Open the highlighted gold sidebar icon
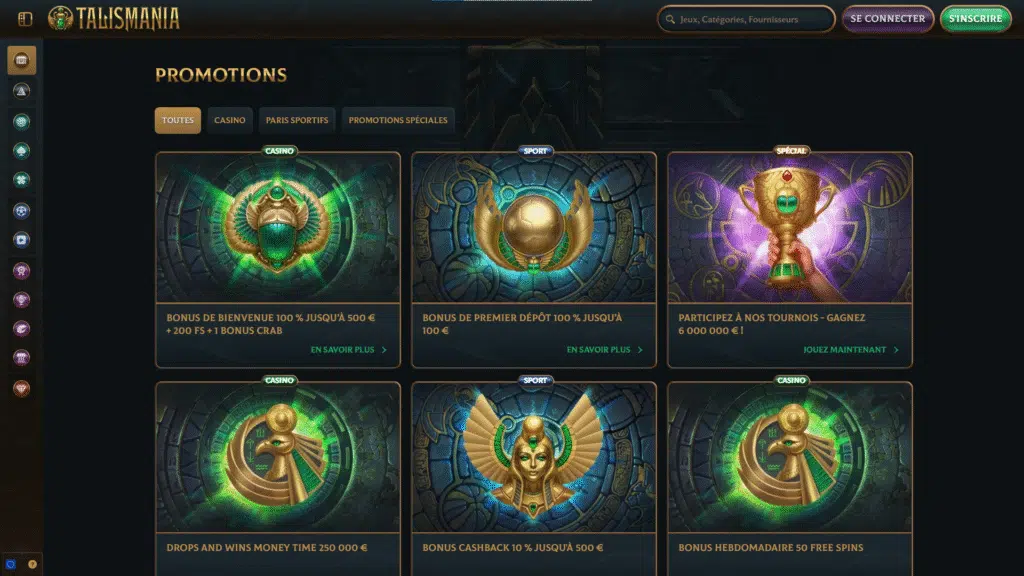The width and height of the screenshot is (1024, 576). (x=22, y=60)
